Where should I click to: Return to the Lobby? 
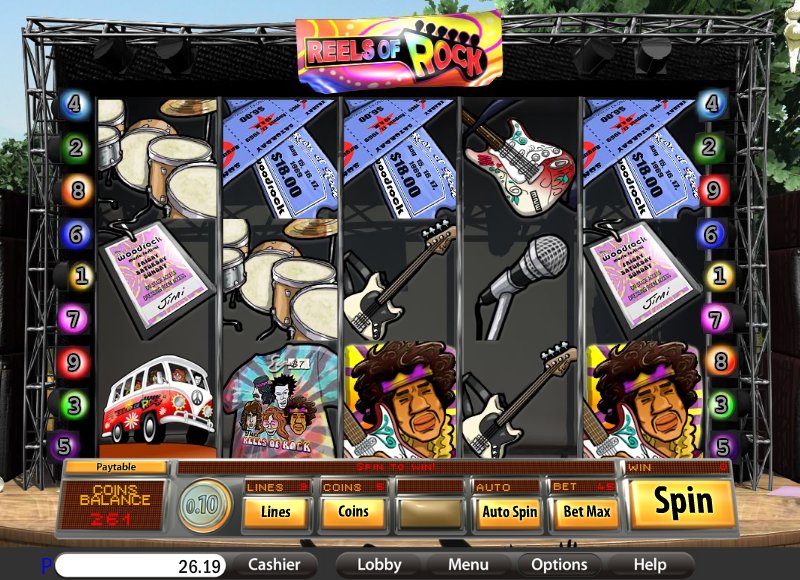point(379,565)
